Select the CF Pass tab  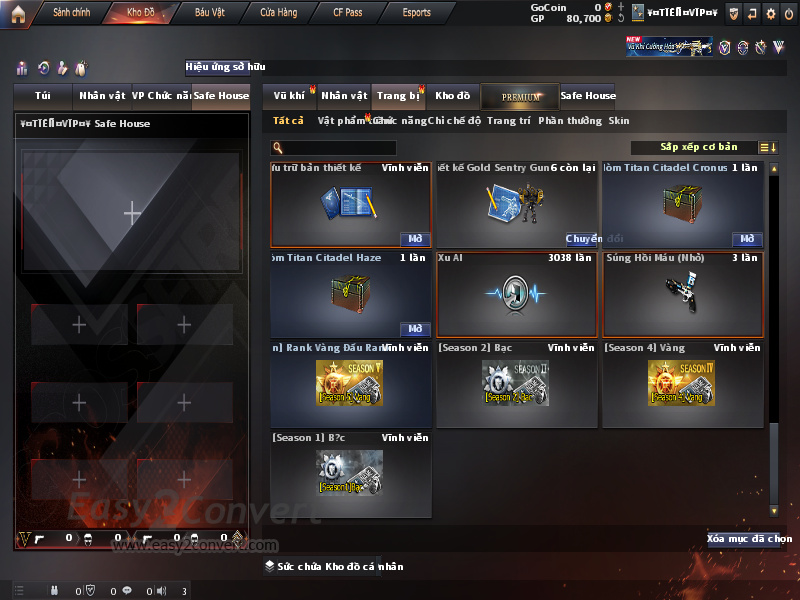(x=350, y=13)
